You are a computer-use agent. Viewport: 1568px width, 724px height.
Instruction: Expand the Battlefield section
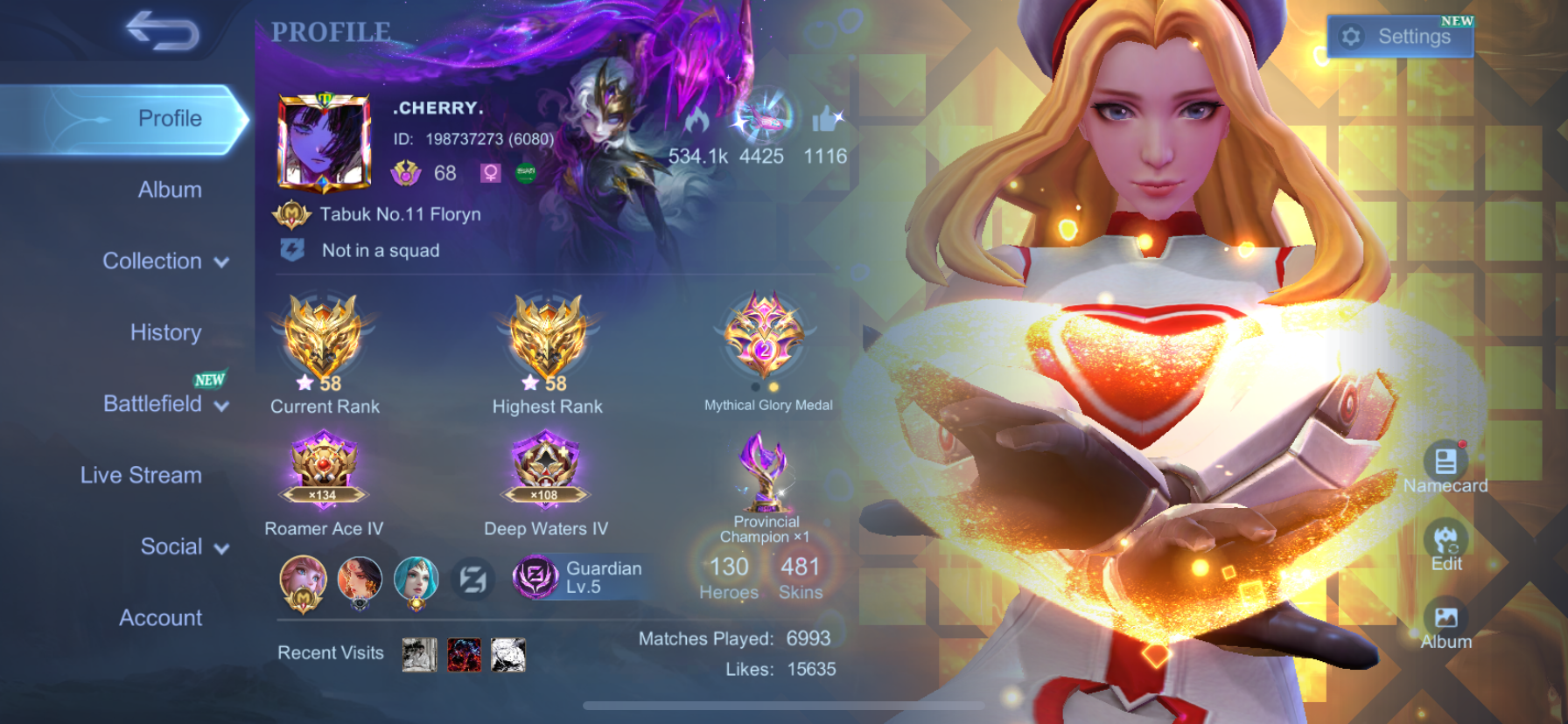(164, 404)
